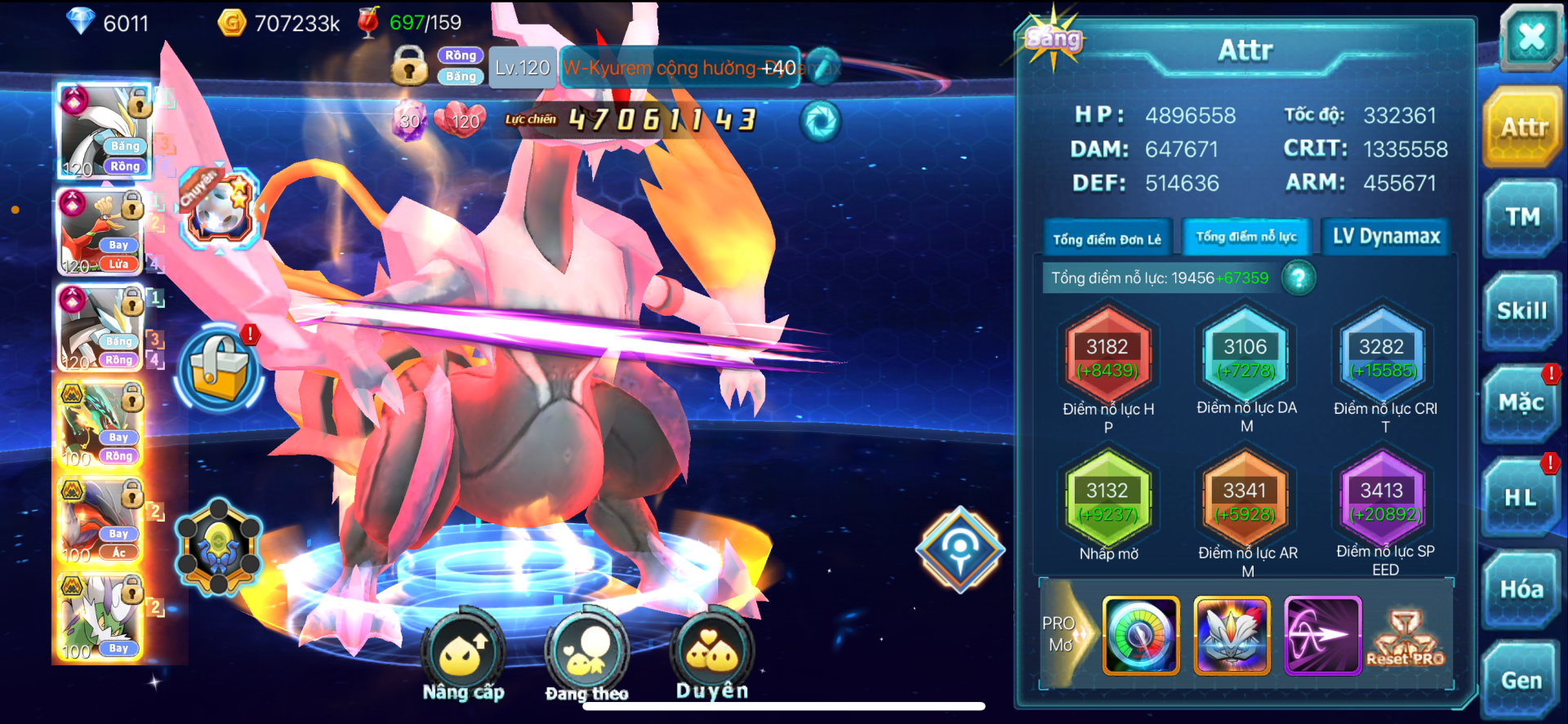The width and height of the screenshot is (1568, 724).
Task: Click the Reset PRO button
Action: pos(1405,637)
